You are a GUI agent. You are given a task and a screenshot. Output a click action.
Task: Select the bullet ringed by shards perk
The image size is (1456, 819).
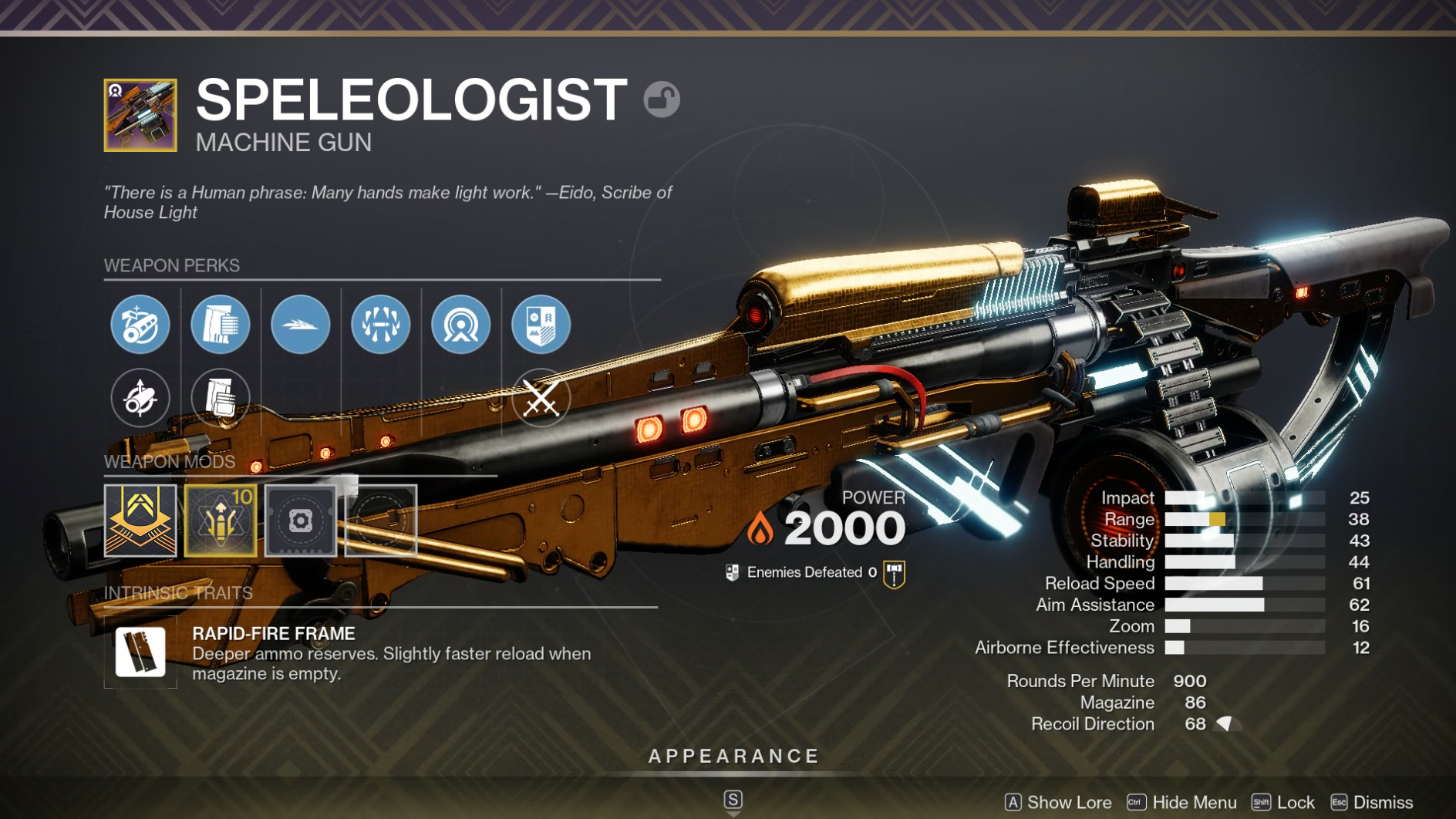coord(380,325)
